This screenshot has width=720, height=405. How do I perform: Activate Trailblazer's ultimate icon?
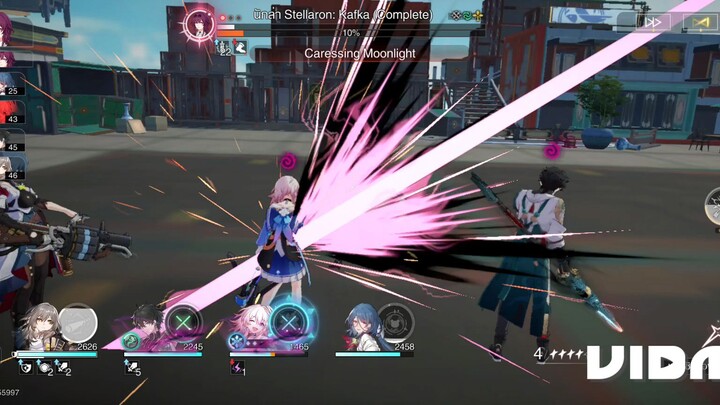pos(77,323)
